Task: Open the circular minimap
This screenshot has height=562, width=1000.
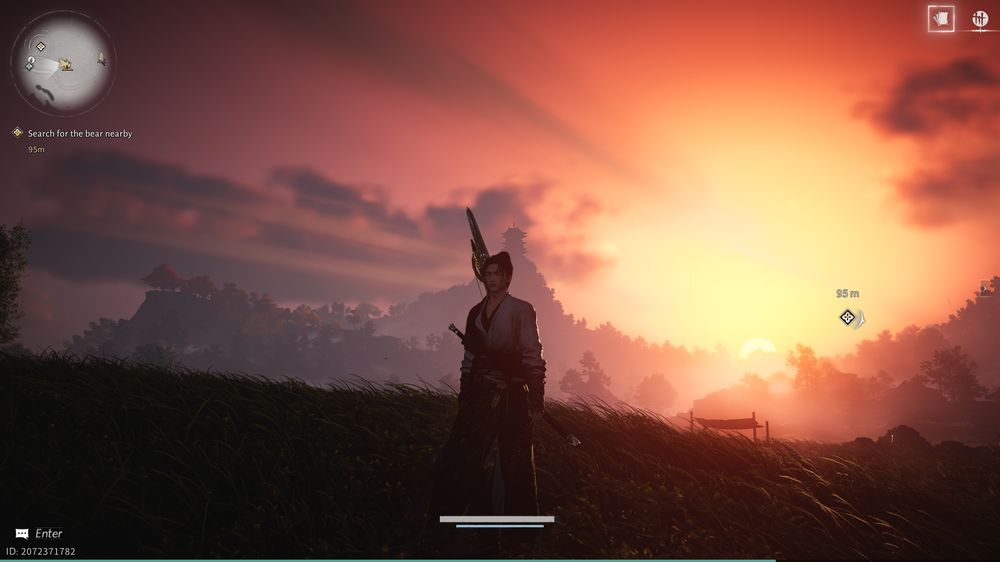Action: (x=63, y=63)
